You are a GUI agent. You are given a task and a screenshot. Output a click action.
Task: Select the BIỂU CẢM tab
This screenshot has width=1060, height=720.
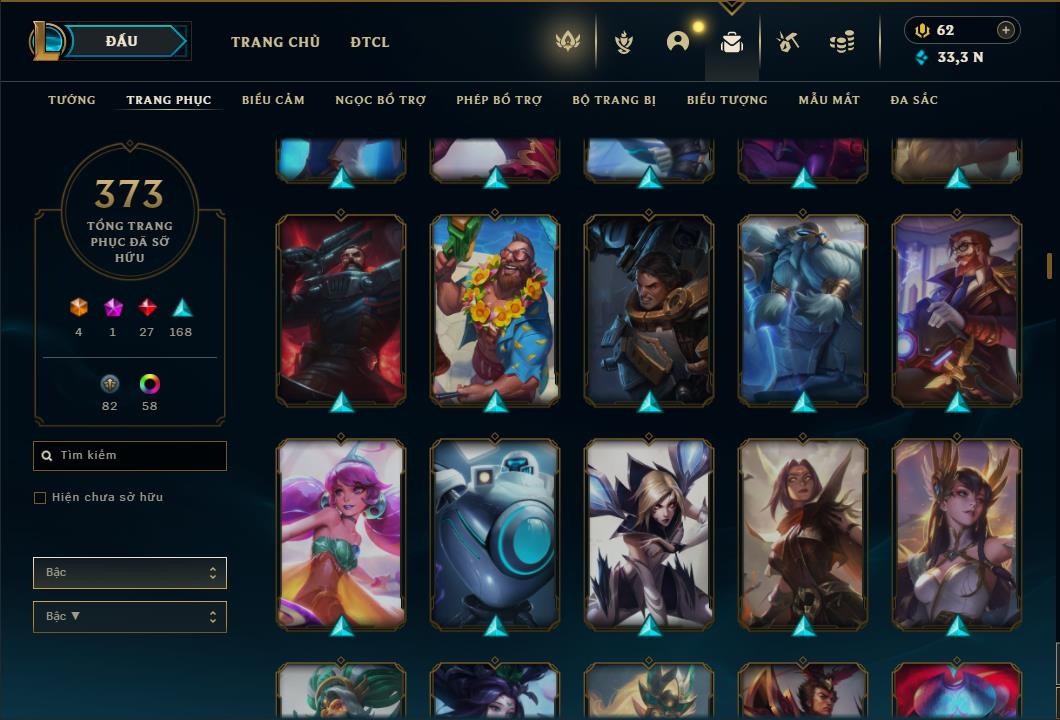point(273,100)
